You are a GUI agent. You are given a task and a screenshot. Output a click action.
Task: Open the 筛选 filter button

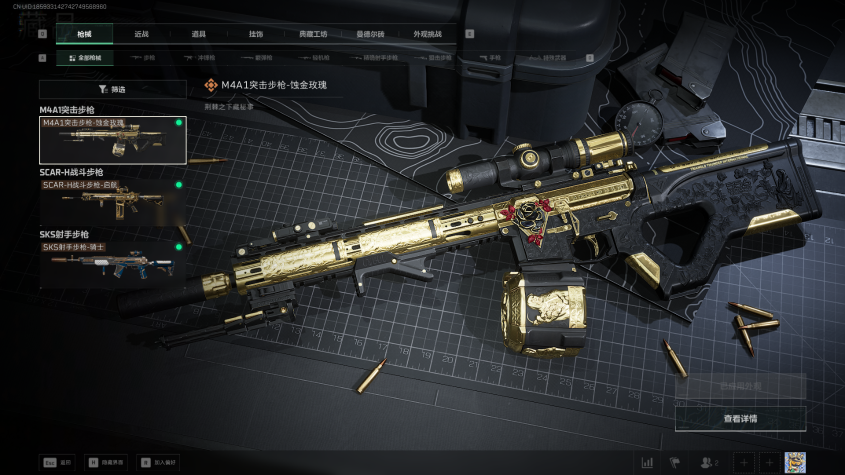(x=113, y=89)
